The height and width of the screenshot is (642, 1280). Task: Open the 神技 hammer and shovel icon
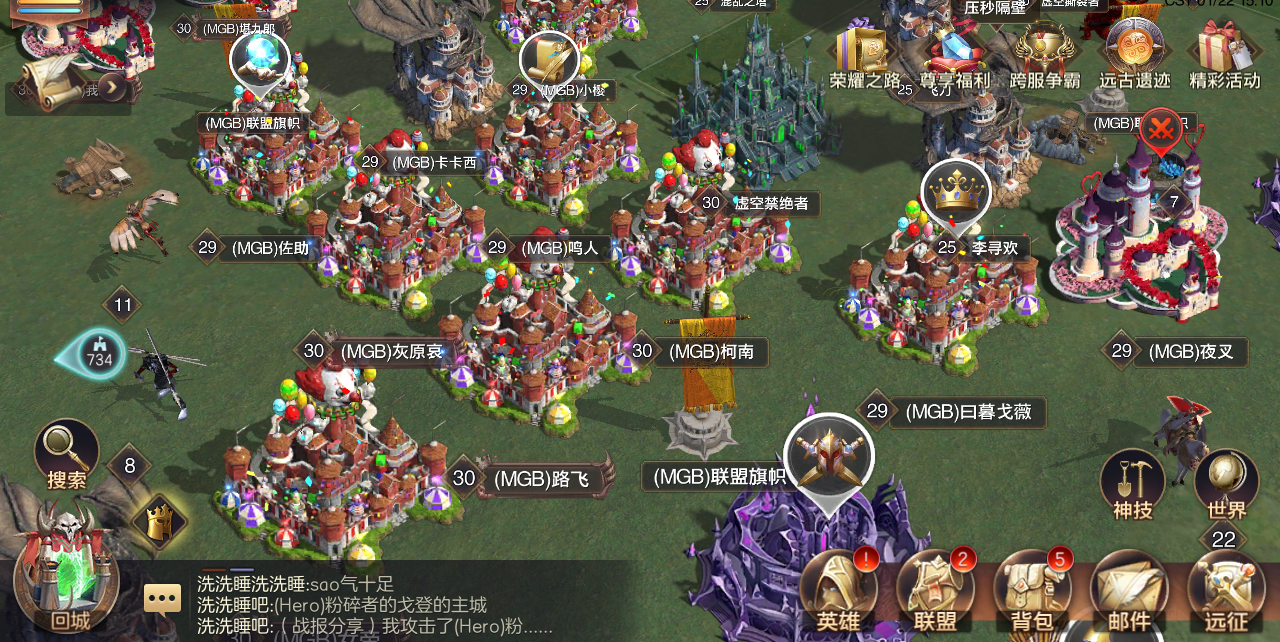[x=1132, y=483]
